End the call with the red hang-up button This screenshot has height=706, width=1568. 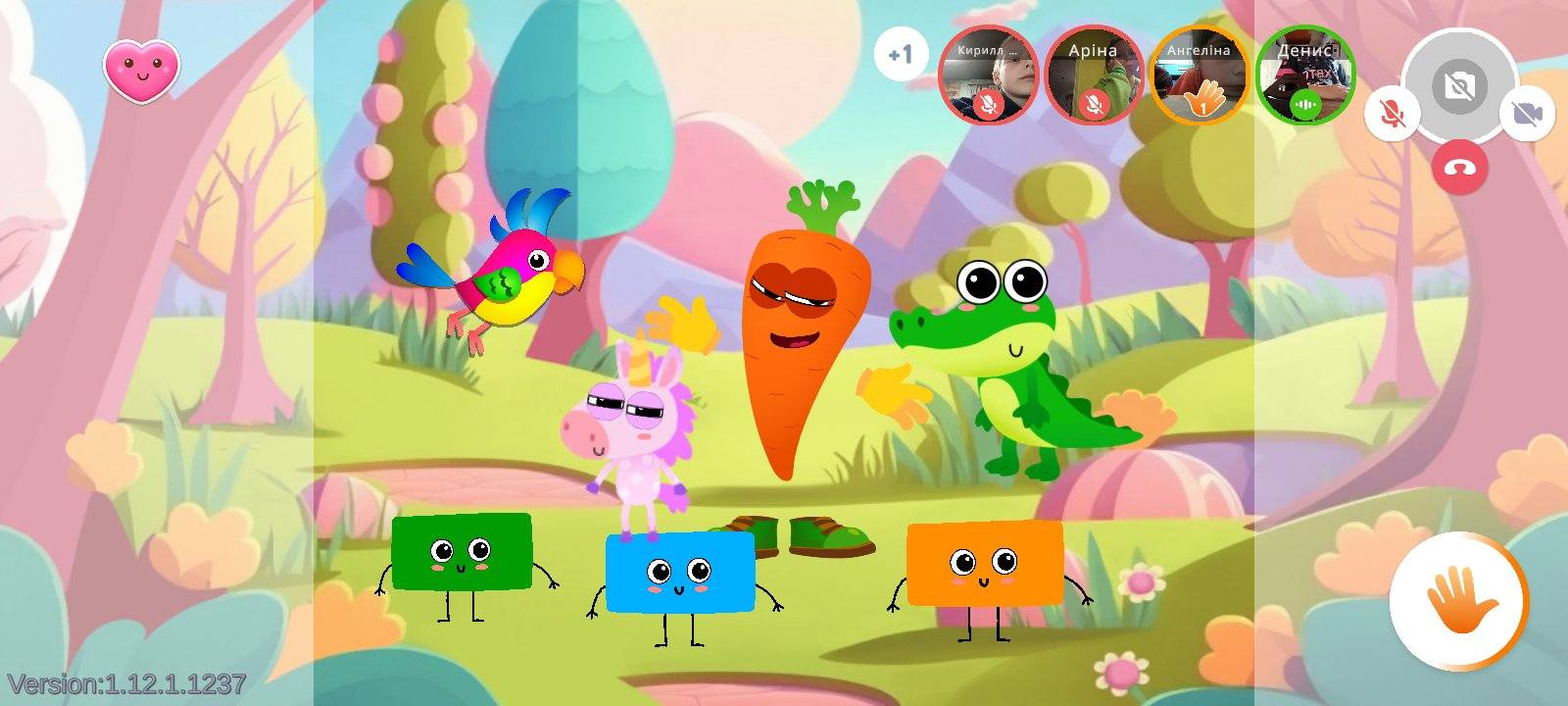tap(1459, 168)
